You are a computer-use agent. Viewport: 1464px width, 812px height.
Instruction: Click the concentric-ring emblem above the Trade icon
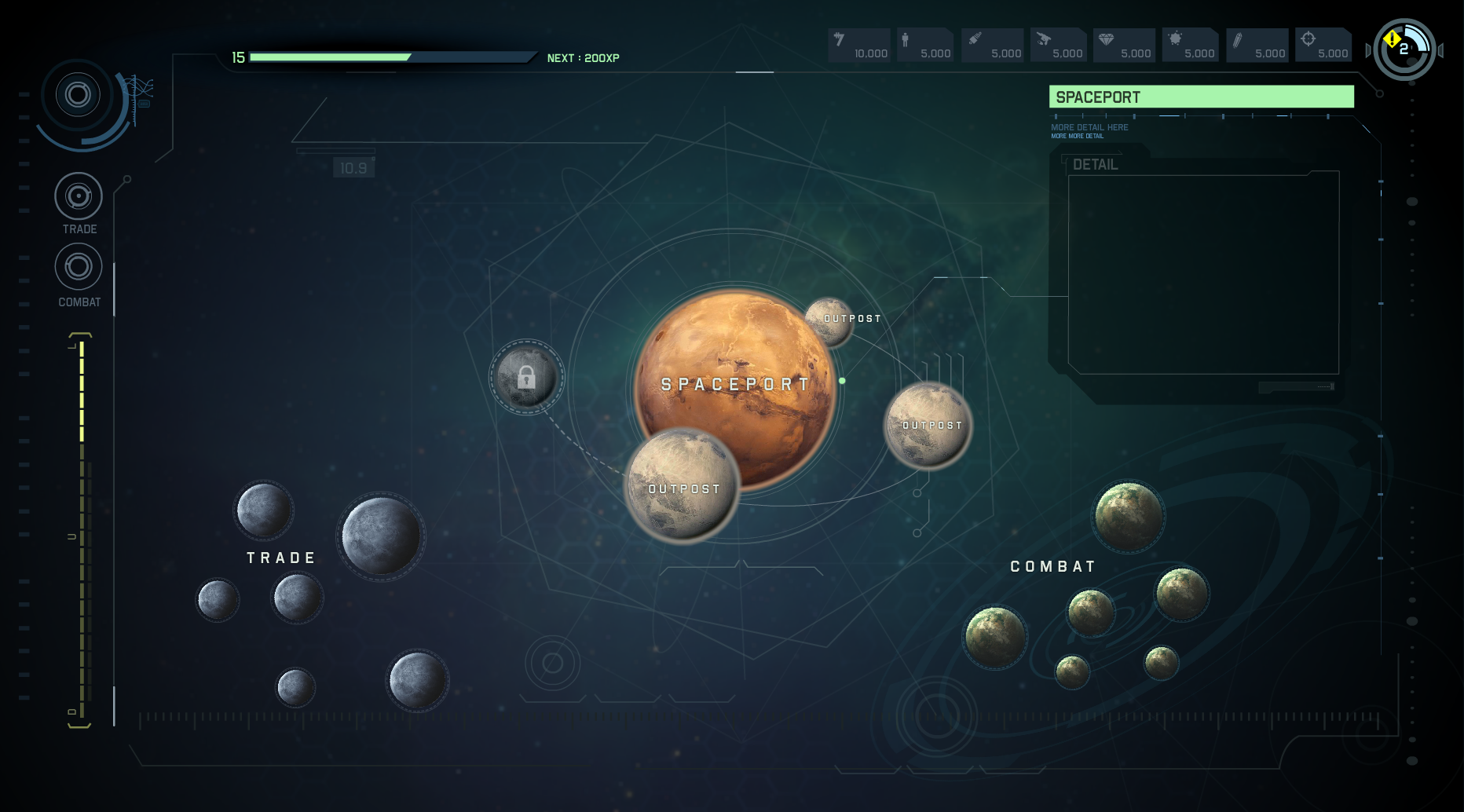[78, 96]
